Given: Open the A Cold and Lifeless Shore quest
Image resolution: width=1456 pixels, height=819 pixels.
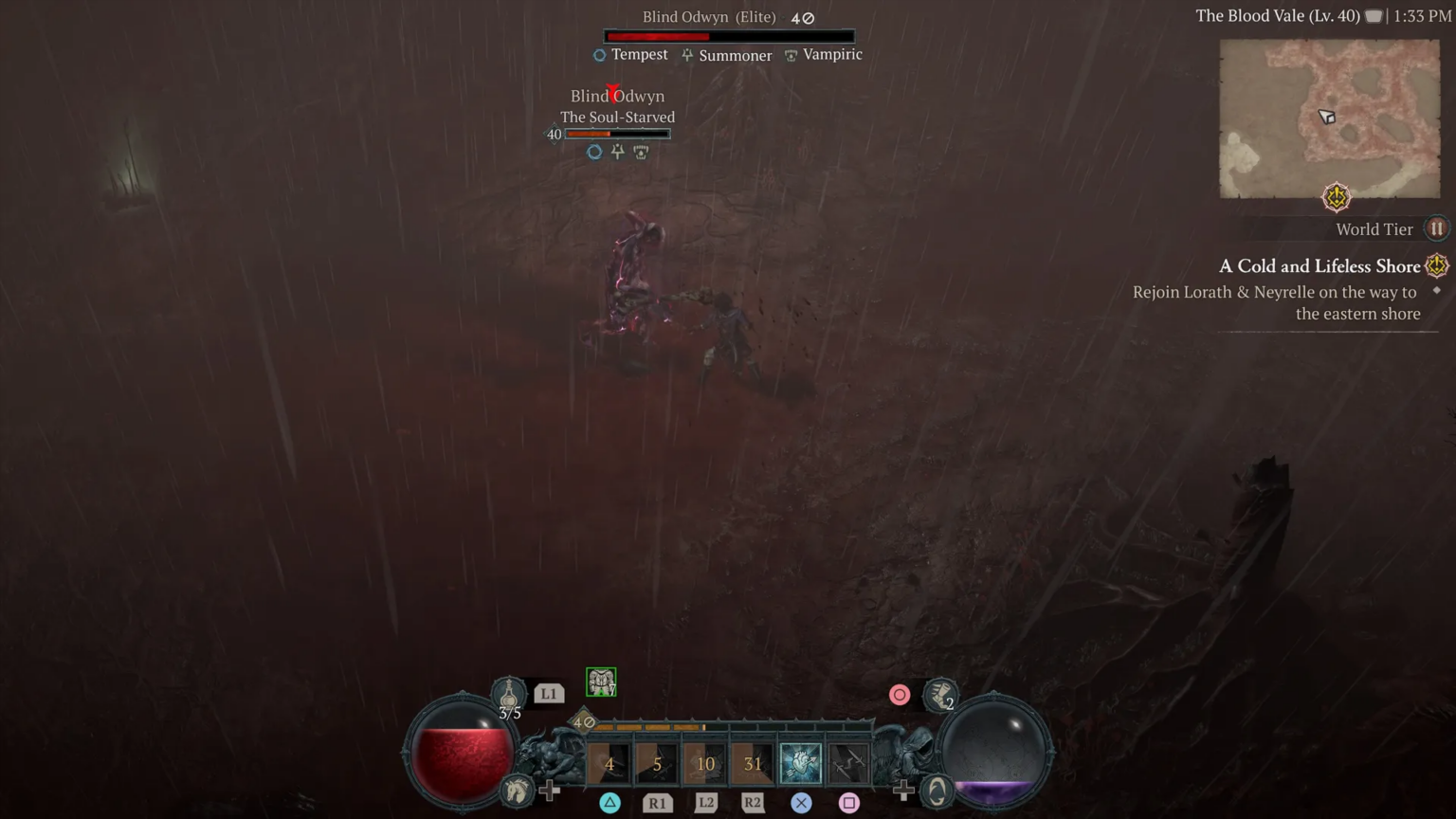Looking at the screenshot, I should [1319, 266].
